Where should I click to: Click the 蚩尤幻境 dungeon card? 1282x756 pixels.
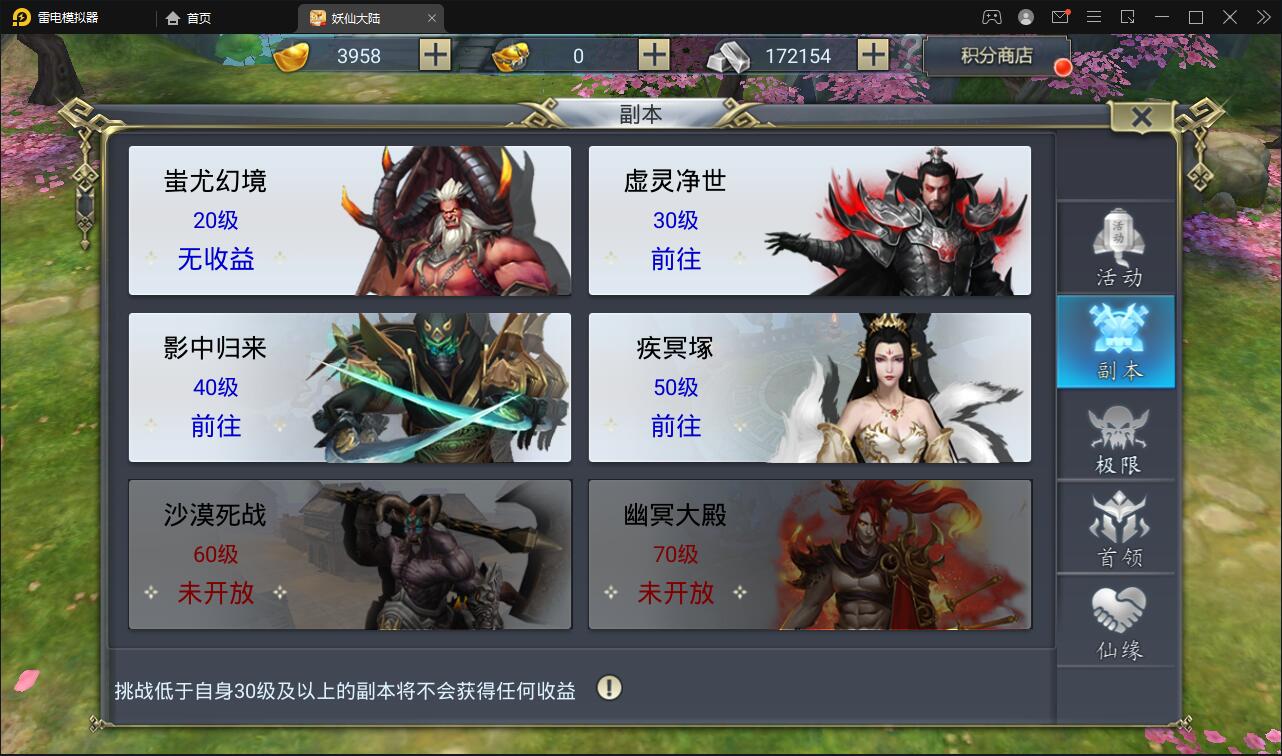(x=349, y=220)
